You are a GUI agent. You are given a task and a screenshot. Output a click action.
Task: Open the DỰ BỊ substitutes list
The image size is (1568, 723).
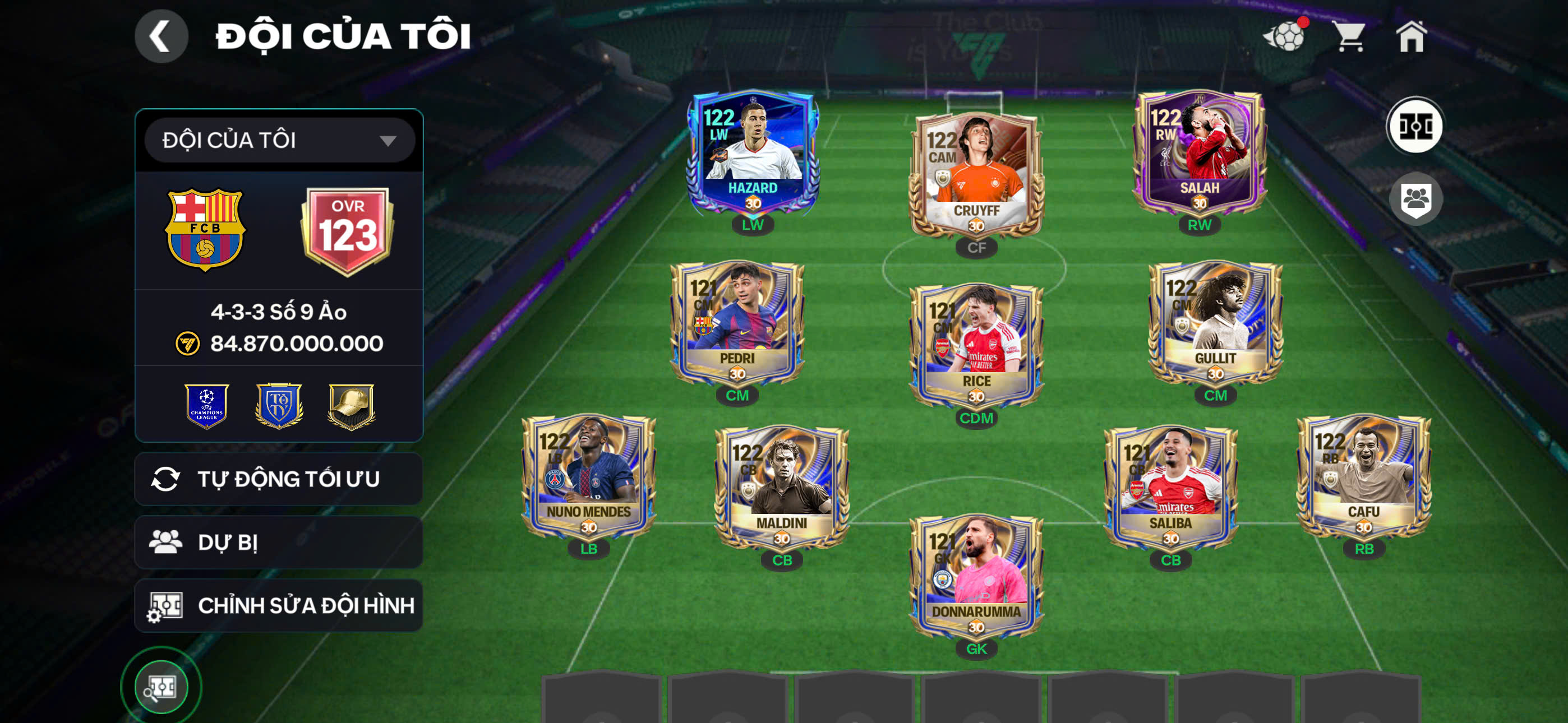pyautogui.click(x=279, y=543)
